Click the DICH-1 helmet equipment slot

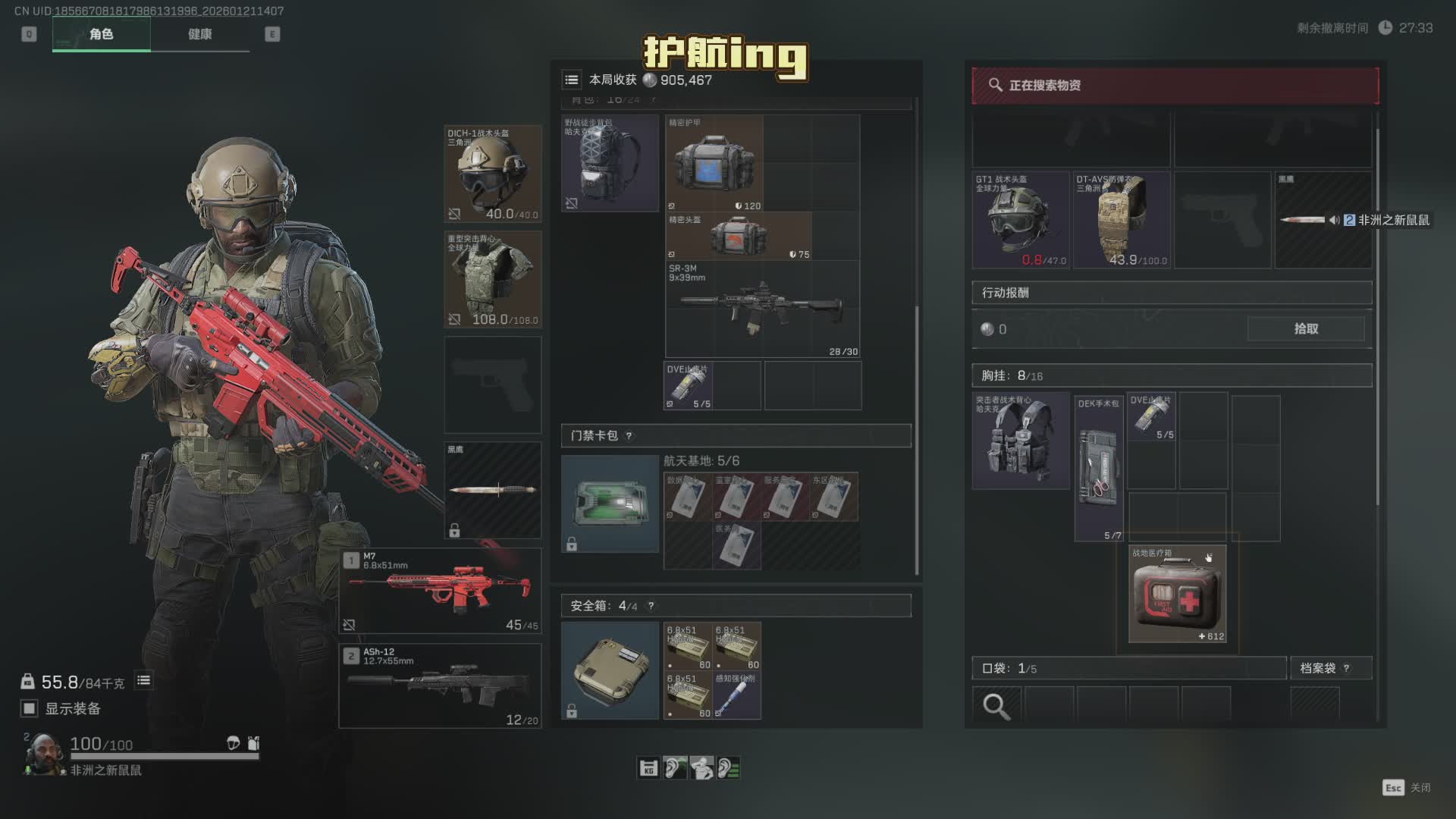click(492, 174)
